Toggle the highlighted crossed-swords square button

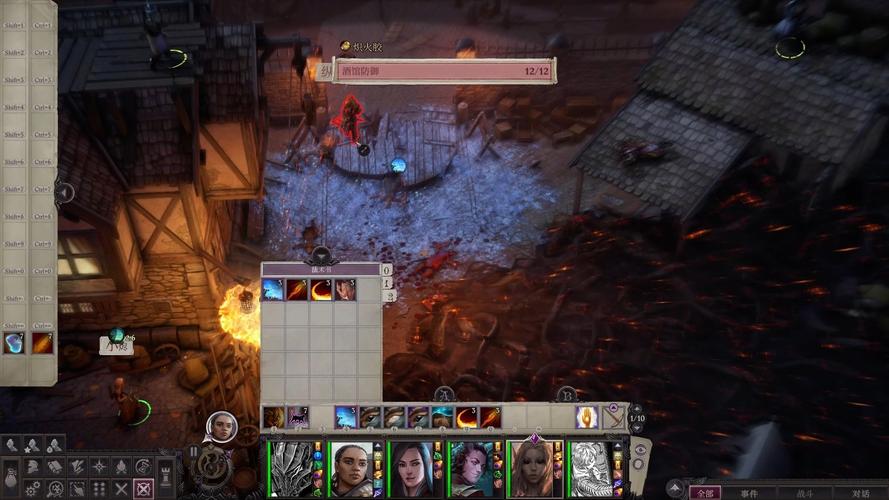pyautogui.click(x=143, y=489)
